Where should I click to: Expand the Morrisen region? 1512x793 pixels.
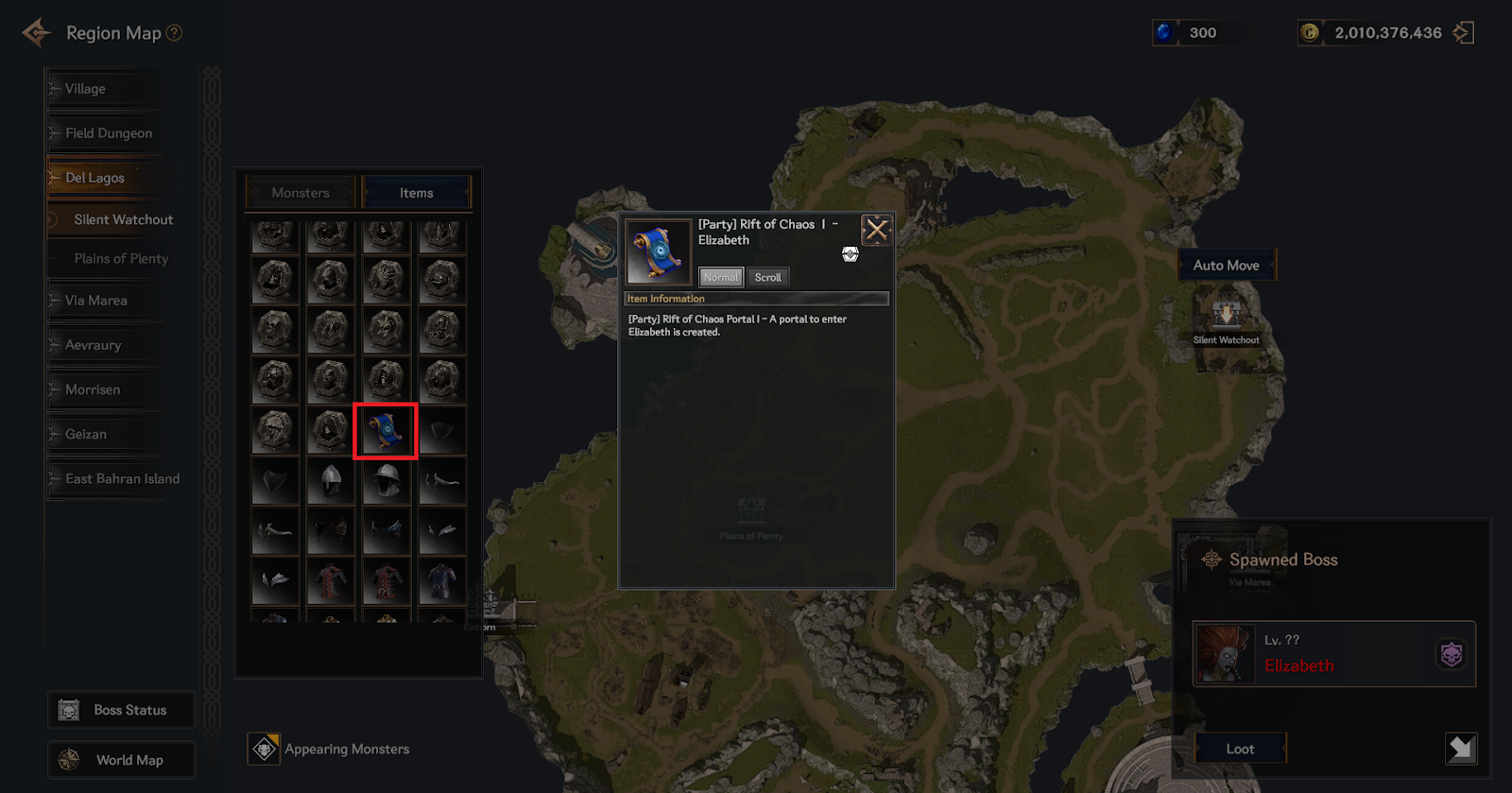[93, 389]
